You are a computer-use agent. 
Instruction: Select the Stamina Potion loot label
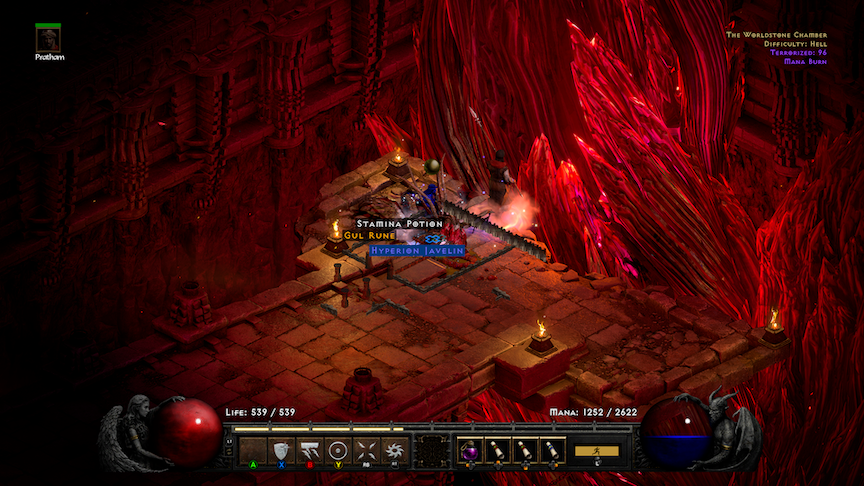click(399, 224)
